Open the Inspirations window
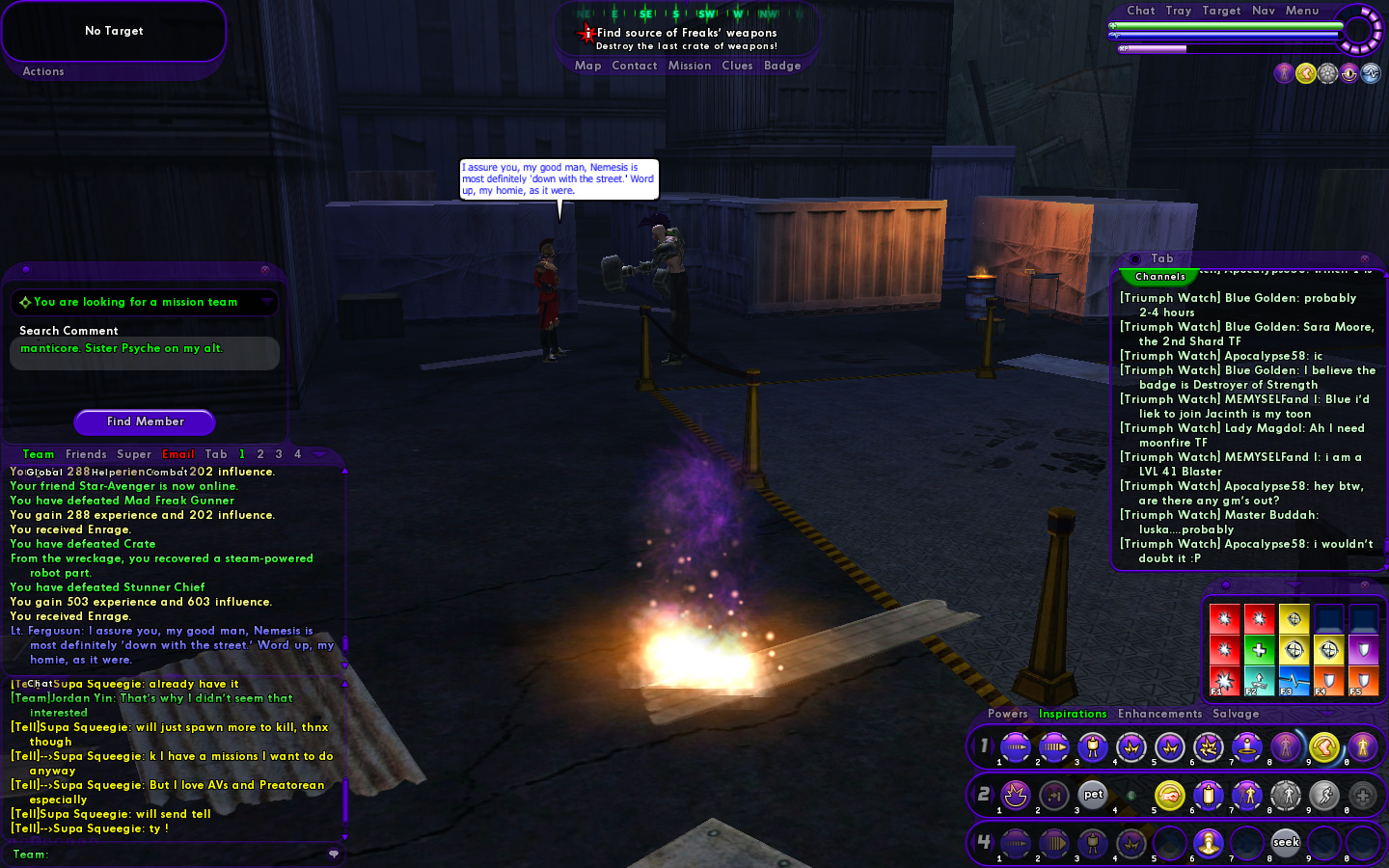Screen dimensions: 1389x868 pos(1073,714)
